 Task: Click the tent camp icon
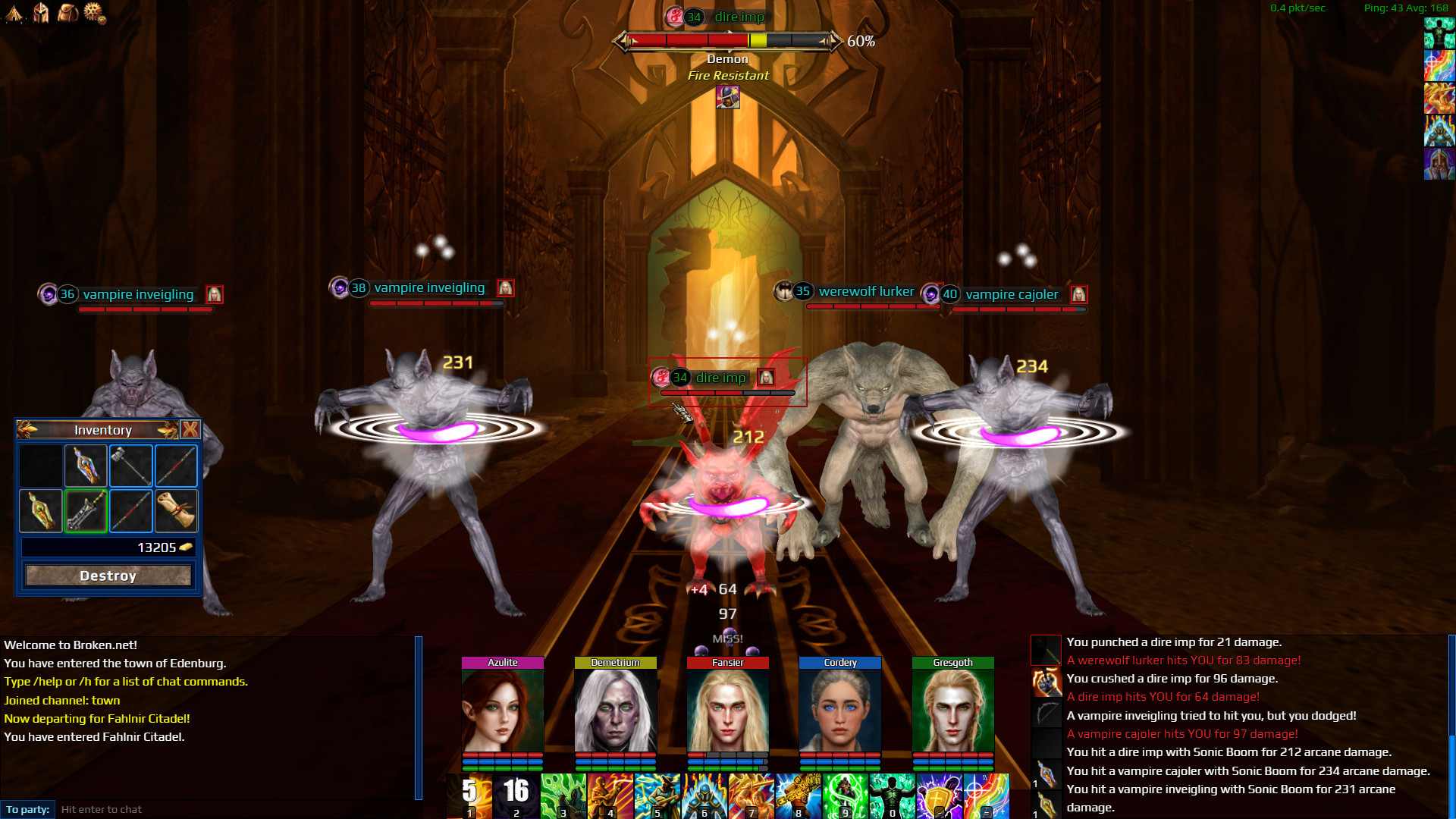[14, 12]
